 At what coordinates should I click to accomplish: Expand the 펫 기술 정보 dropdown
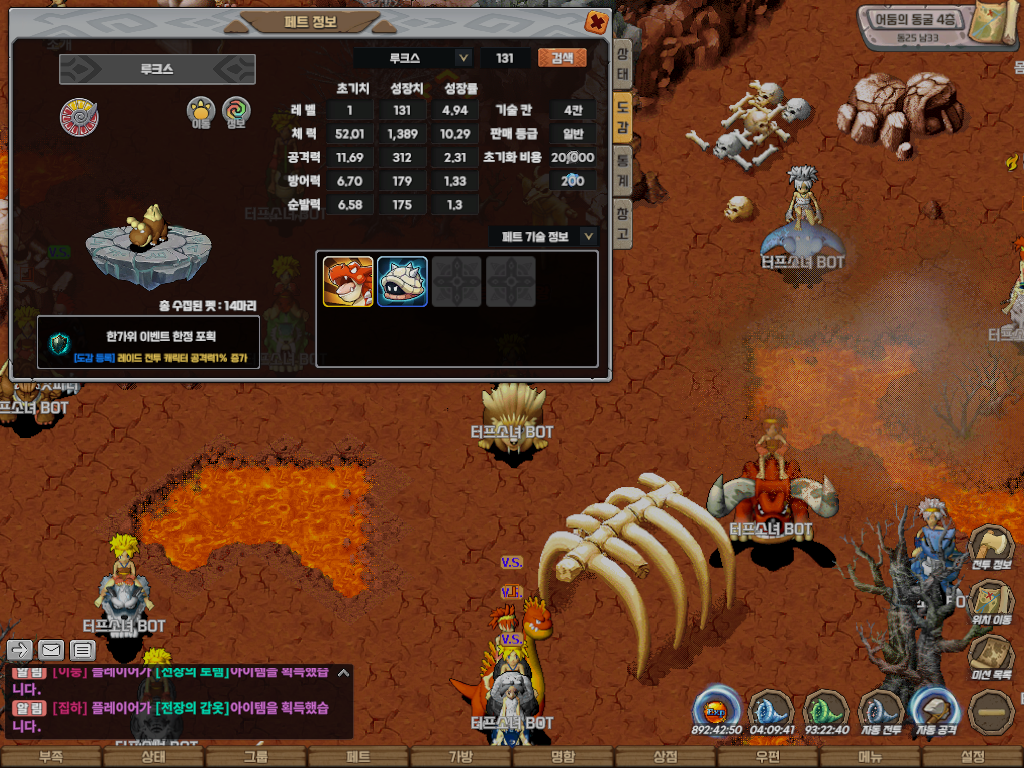(x=588, y=237)
